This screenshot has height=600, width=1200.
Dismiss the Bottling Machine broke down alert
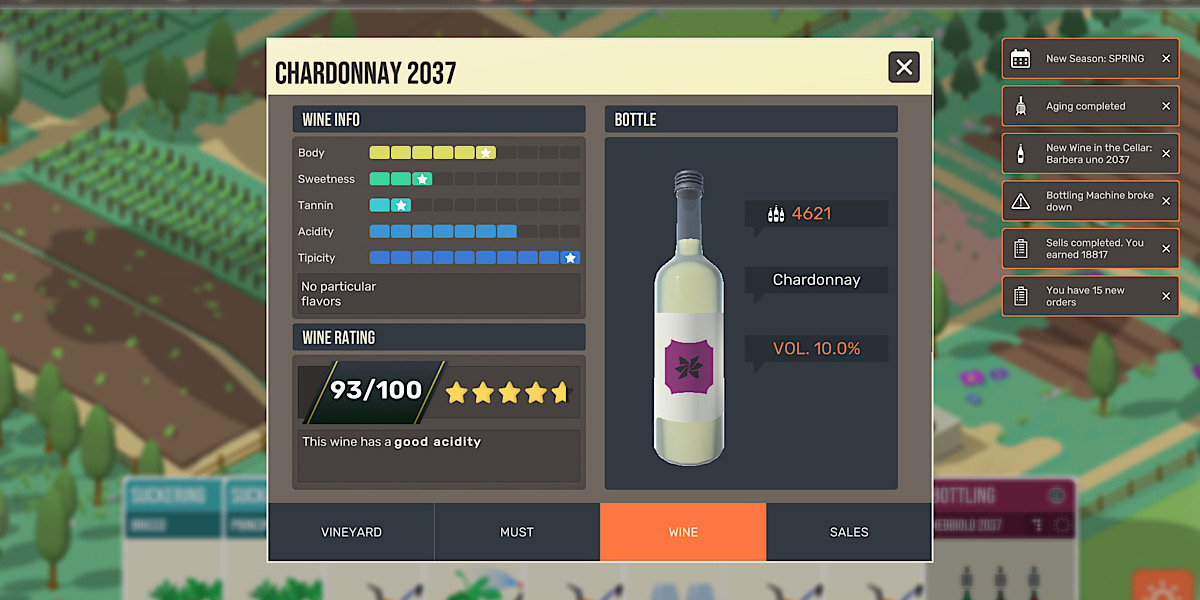(1166, 201)
